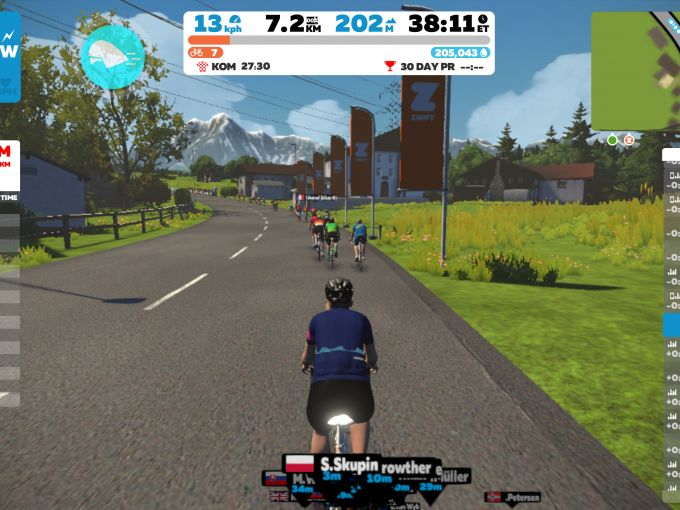Activate the aero helmet power-up icon
680x510 pixels.
point(113,56)
